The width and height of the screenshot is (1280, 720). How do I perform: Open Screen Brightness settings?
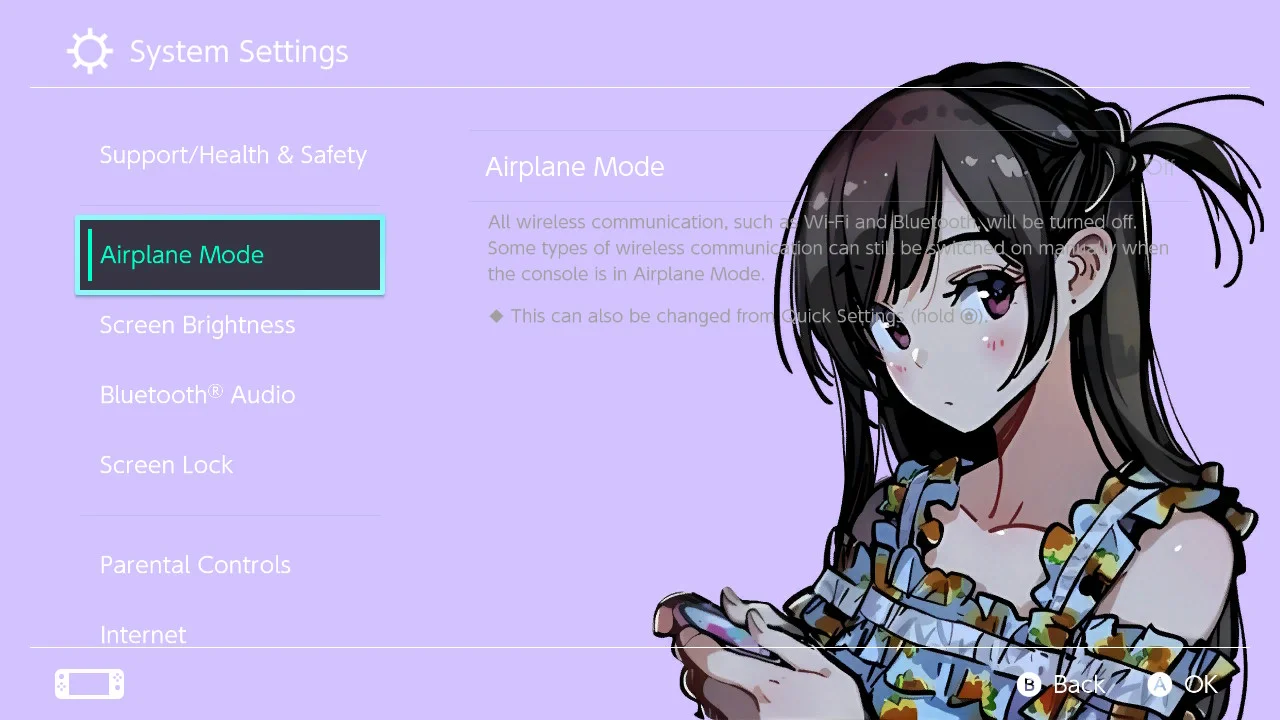click(197, 324)
